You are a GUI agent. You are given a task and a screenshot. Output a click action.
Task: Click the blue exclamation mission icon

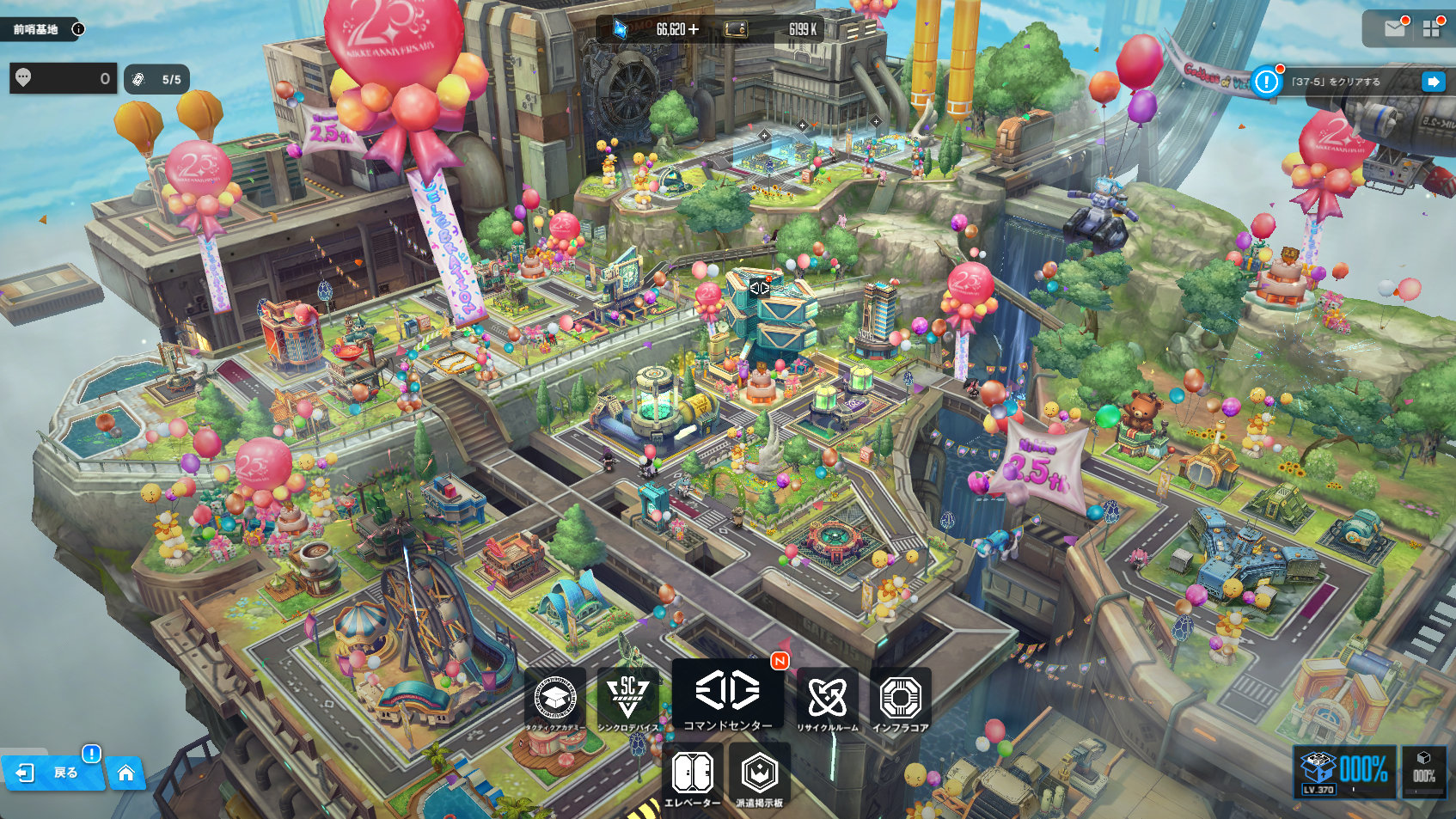(1266, 82)
